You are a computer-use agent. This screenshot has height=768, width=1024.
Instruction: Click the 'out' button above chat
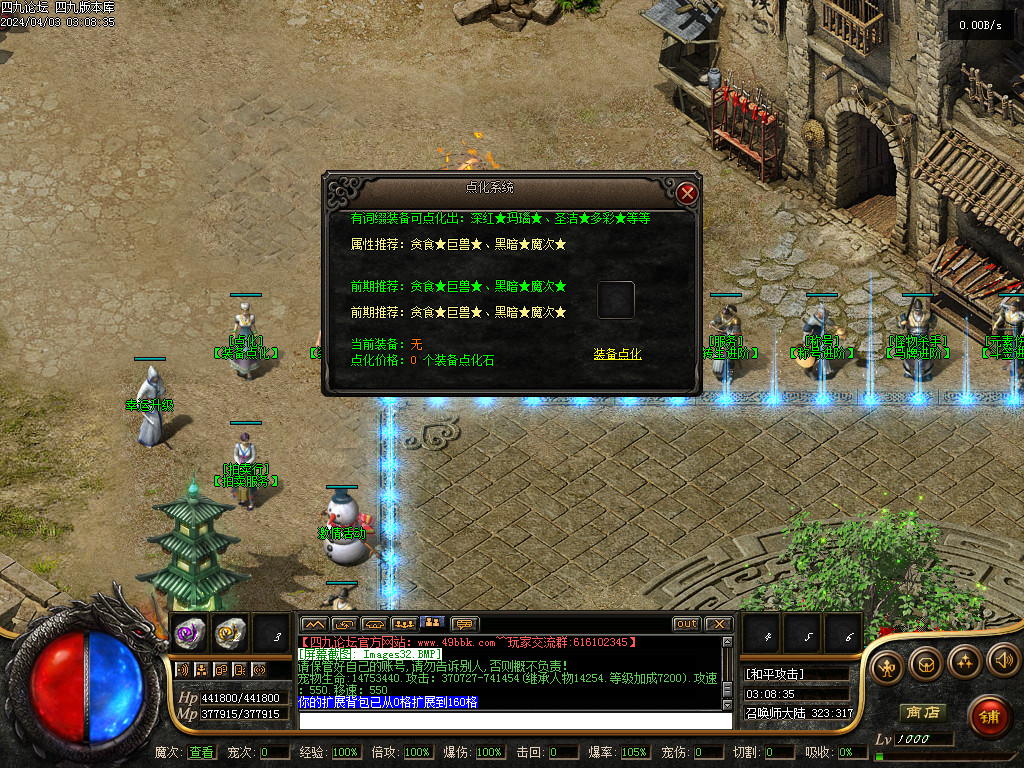tap(686, 624)
